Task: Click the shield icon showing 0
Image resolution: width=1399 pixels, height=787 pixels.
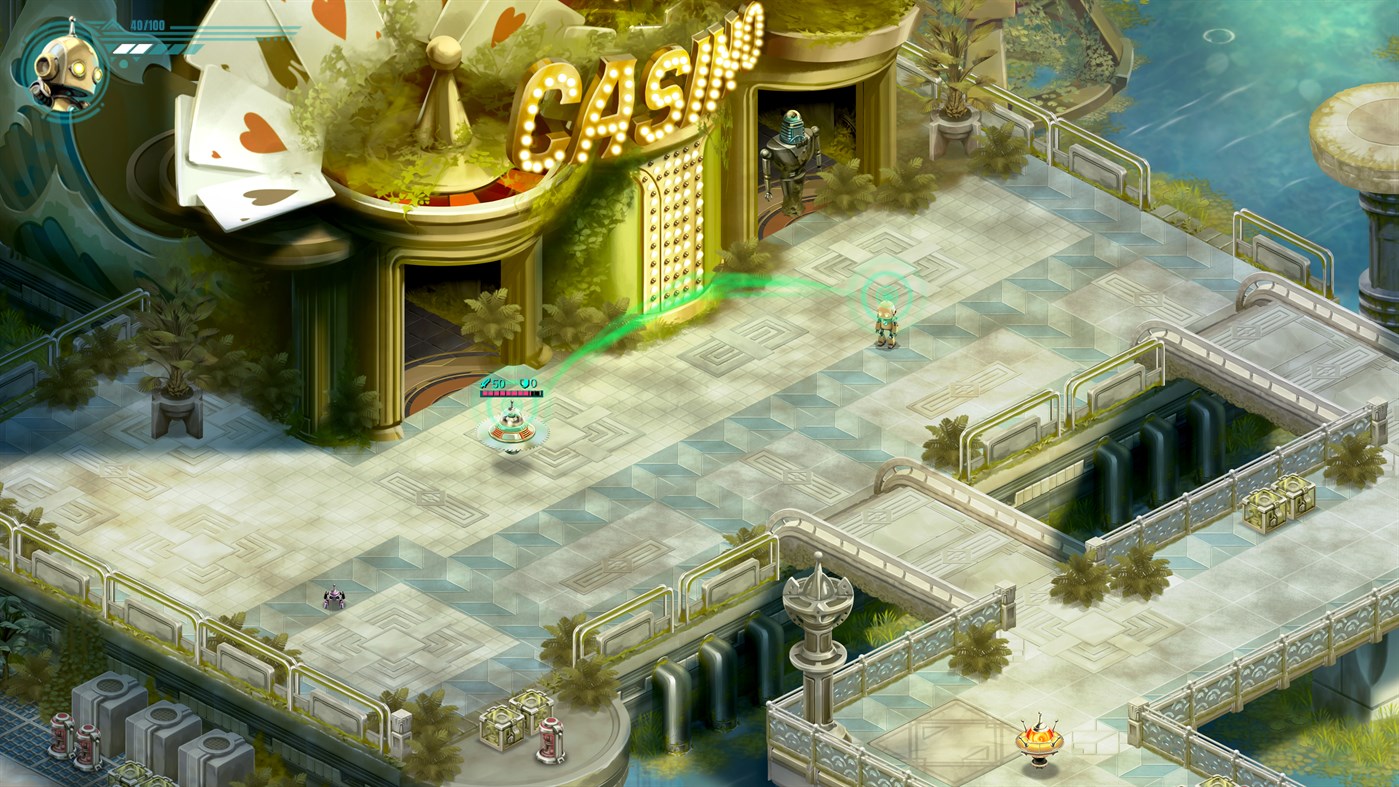Action: (x=527, y=383)
